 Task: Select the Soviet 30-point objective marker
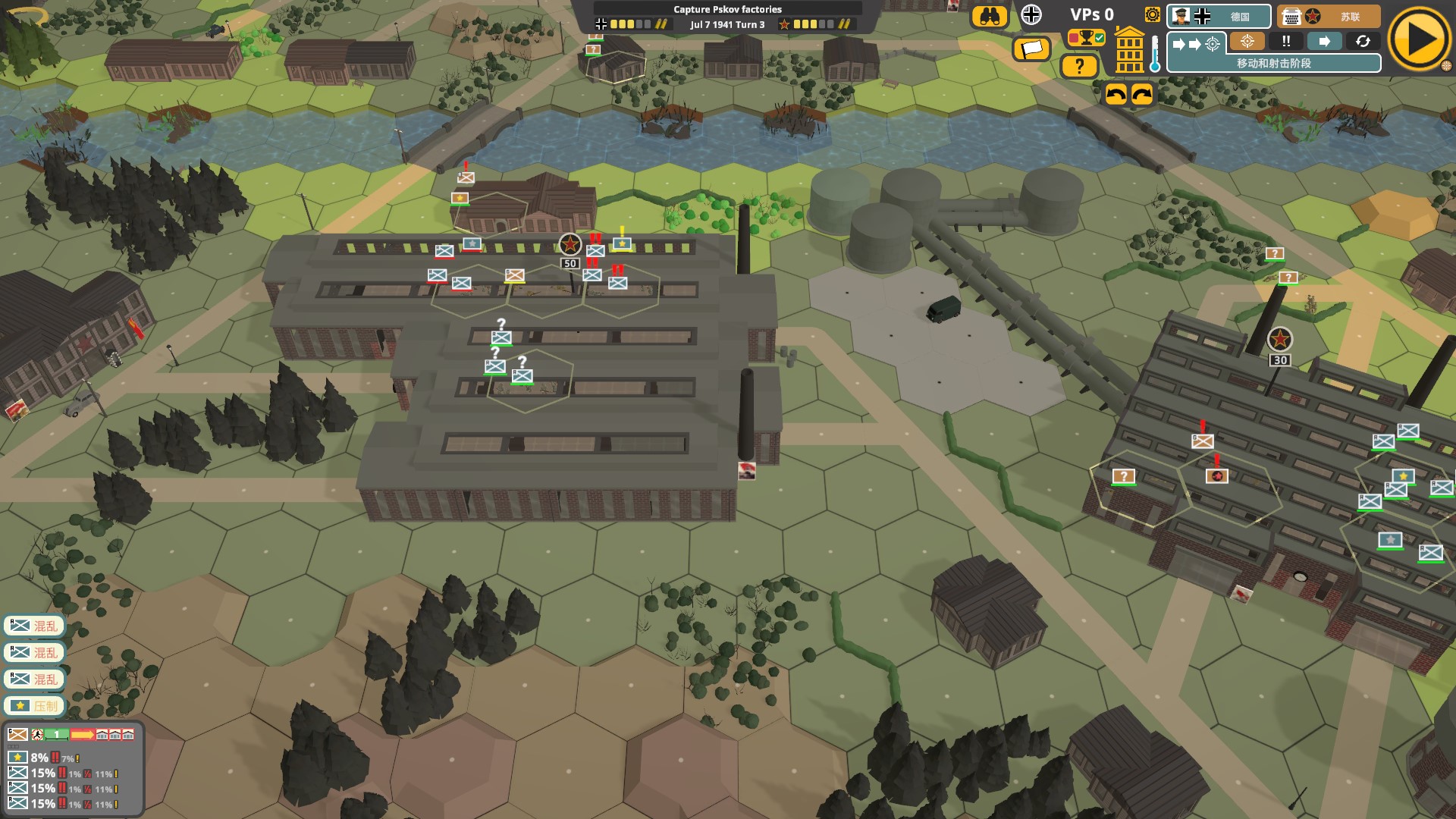[1279, 340]
